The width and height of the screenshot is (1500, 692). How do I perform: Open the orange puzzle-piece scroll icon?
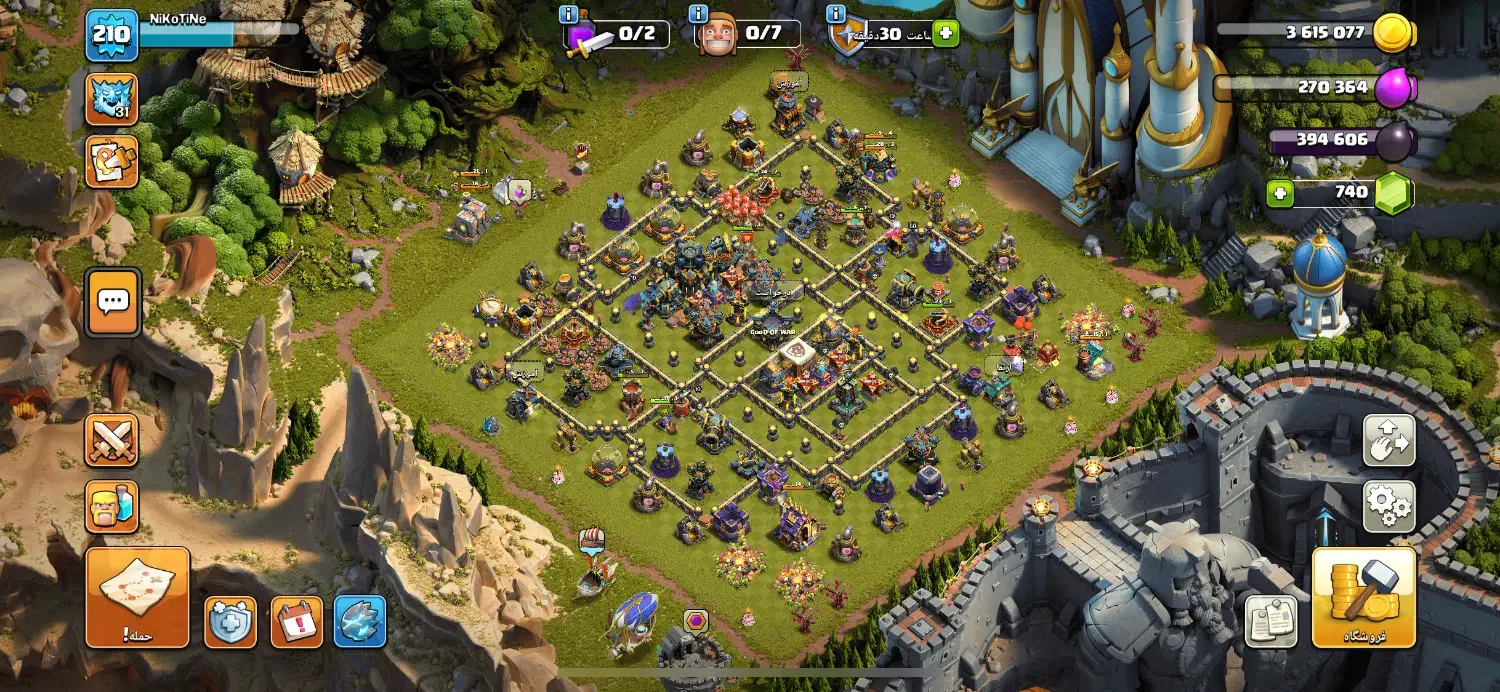[112, 161]
